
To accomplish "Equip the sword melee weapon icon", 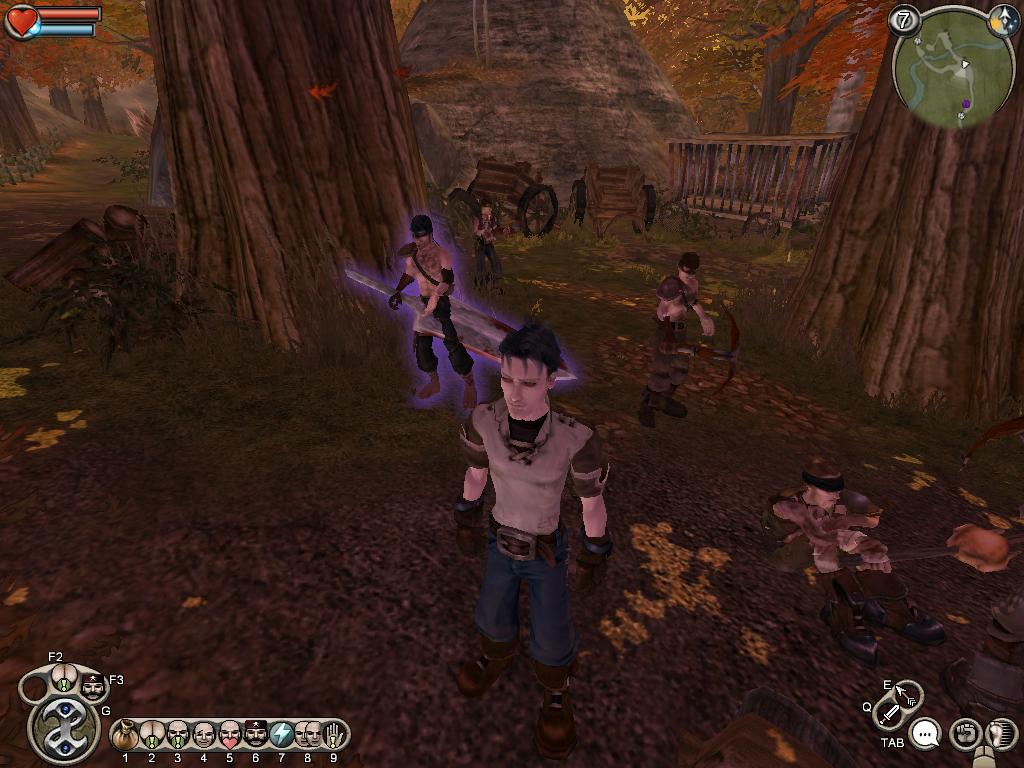I will 888,714.
